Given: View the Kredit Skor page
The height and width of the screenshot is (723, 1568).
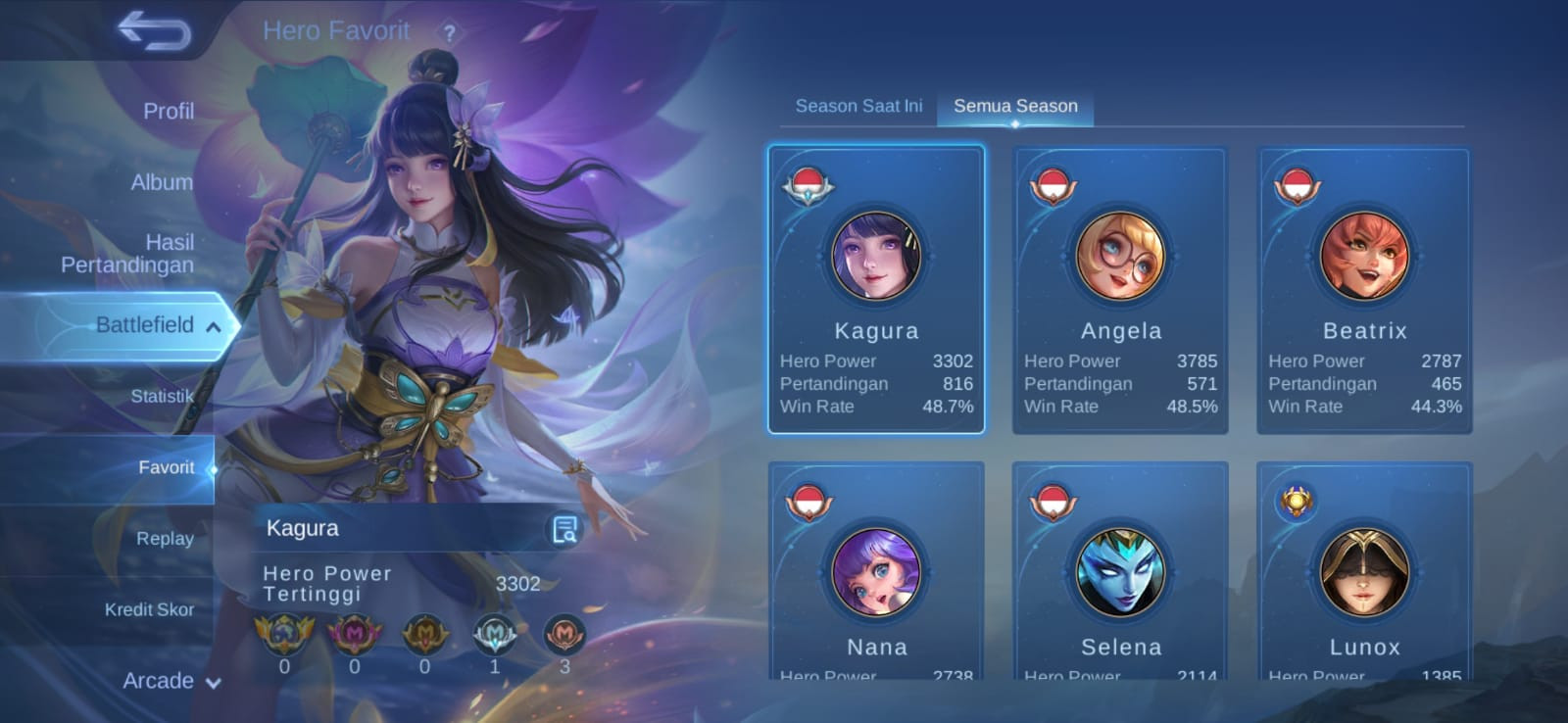Looking at the screenshot, I should (x=149, y=609).
